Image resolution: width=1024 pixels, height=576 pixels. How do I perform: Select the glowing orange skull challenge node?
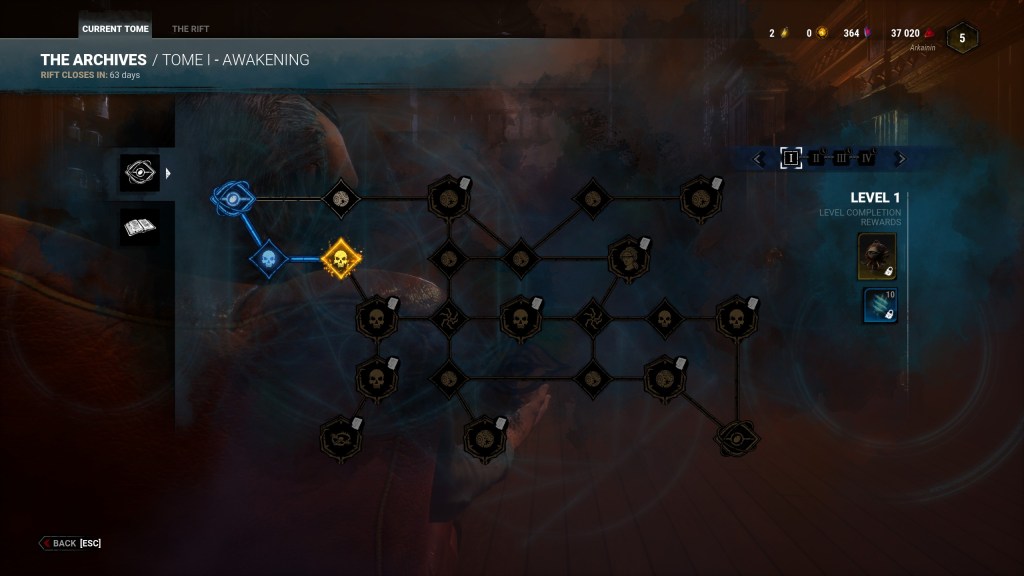(341, 259)
